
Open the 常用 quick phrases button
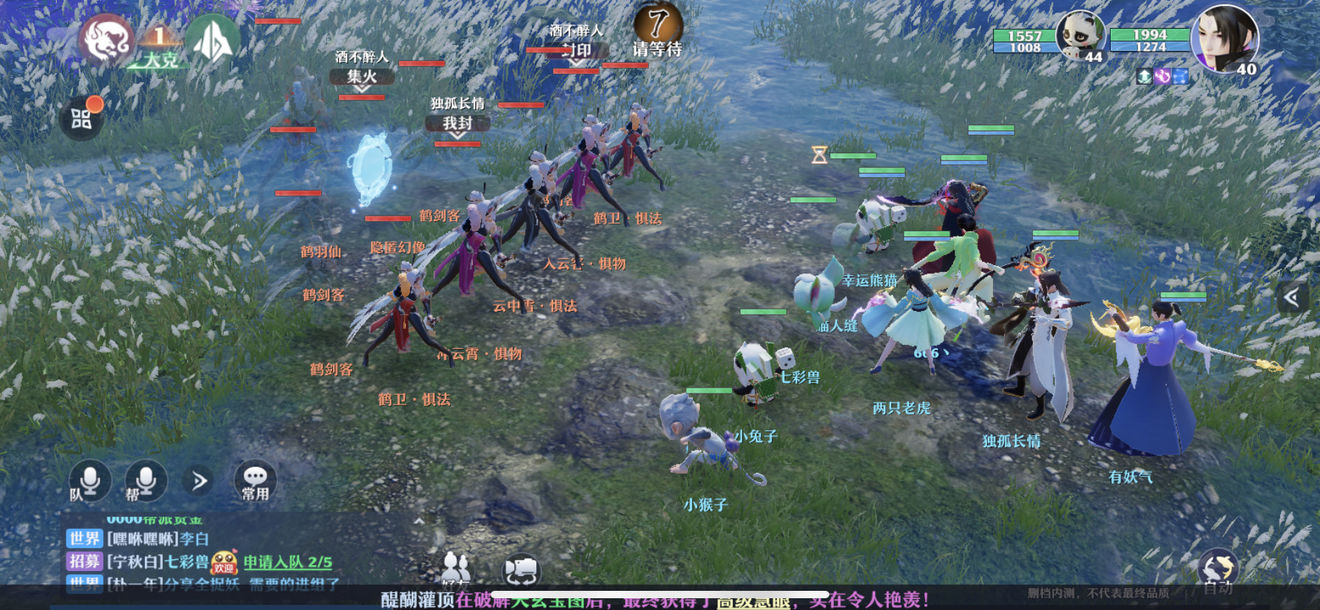pyautogui.click(x=255, y=482)
